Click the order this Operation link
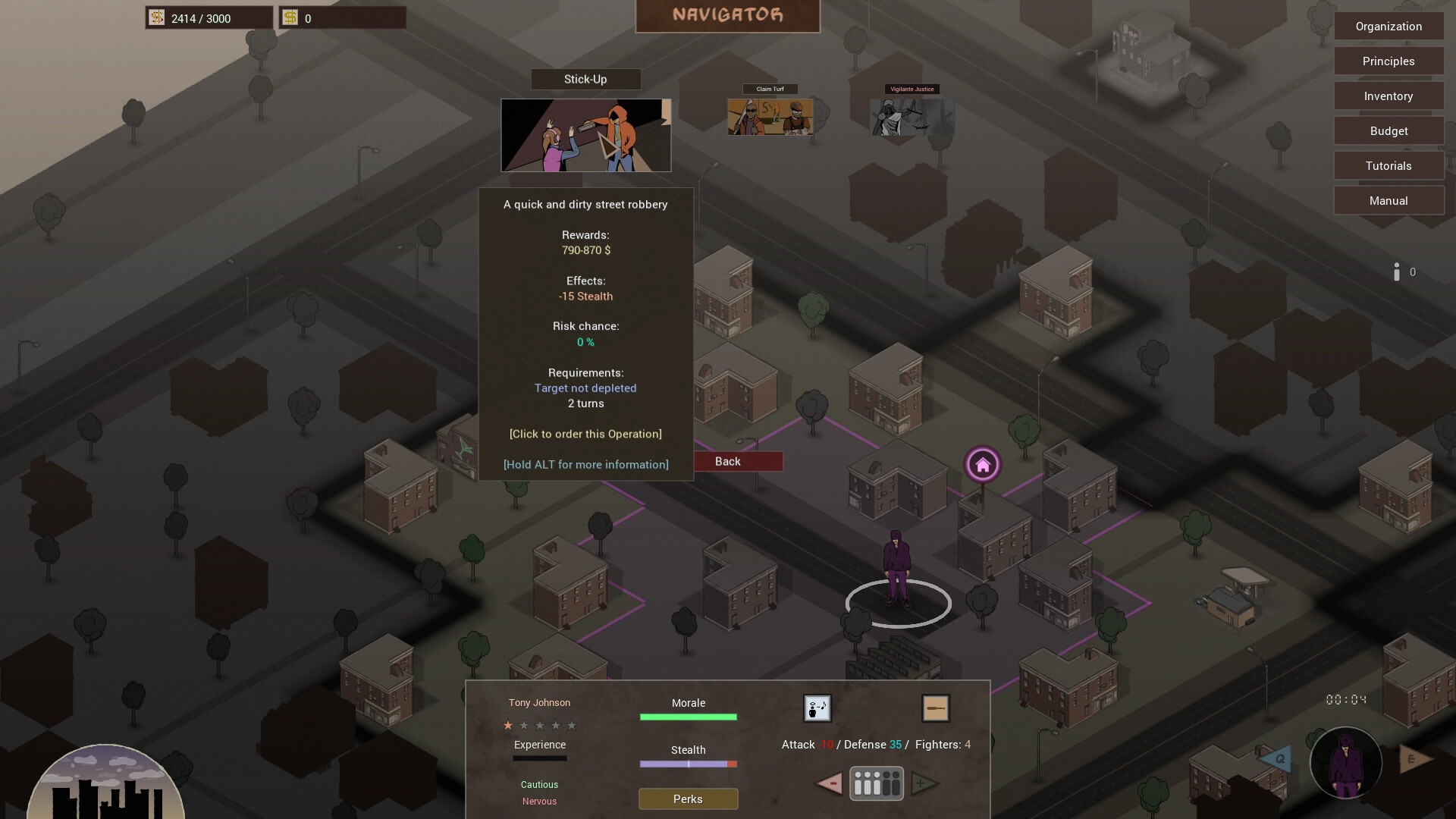This screenshot has width=1456, height=819. [585, 434]
